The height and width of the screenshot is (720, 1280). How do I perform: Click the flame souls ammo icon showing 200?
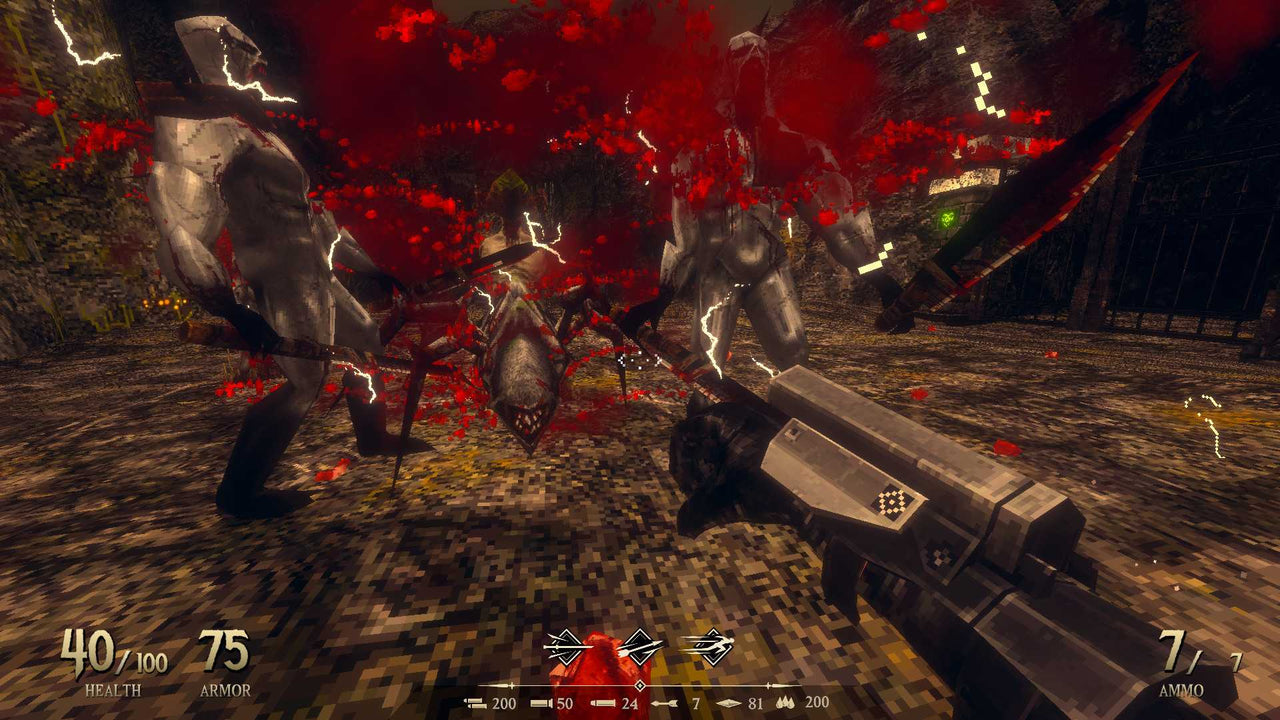pos(787,702)
